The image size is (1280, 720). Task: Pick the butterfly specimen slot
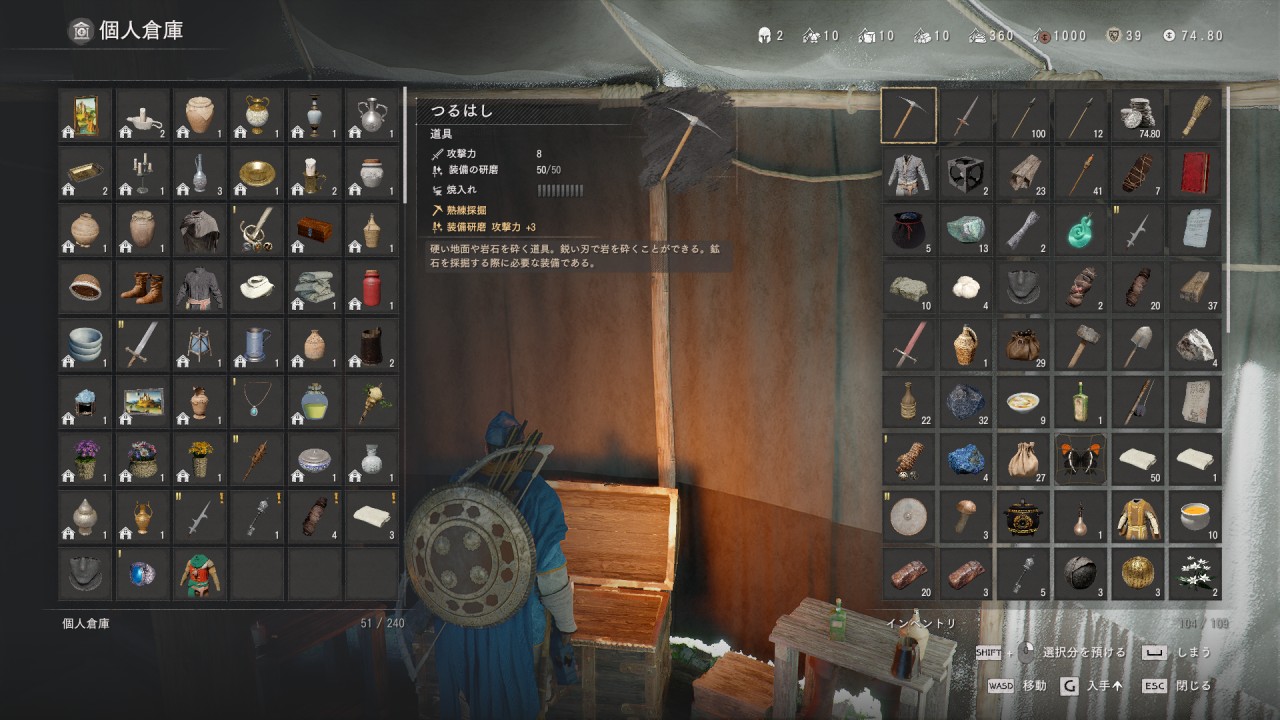(1081, 460)
